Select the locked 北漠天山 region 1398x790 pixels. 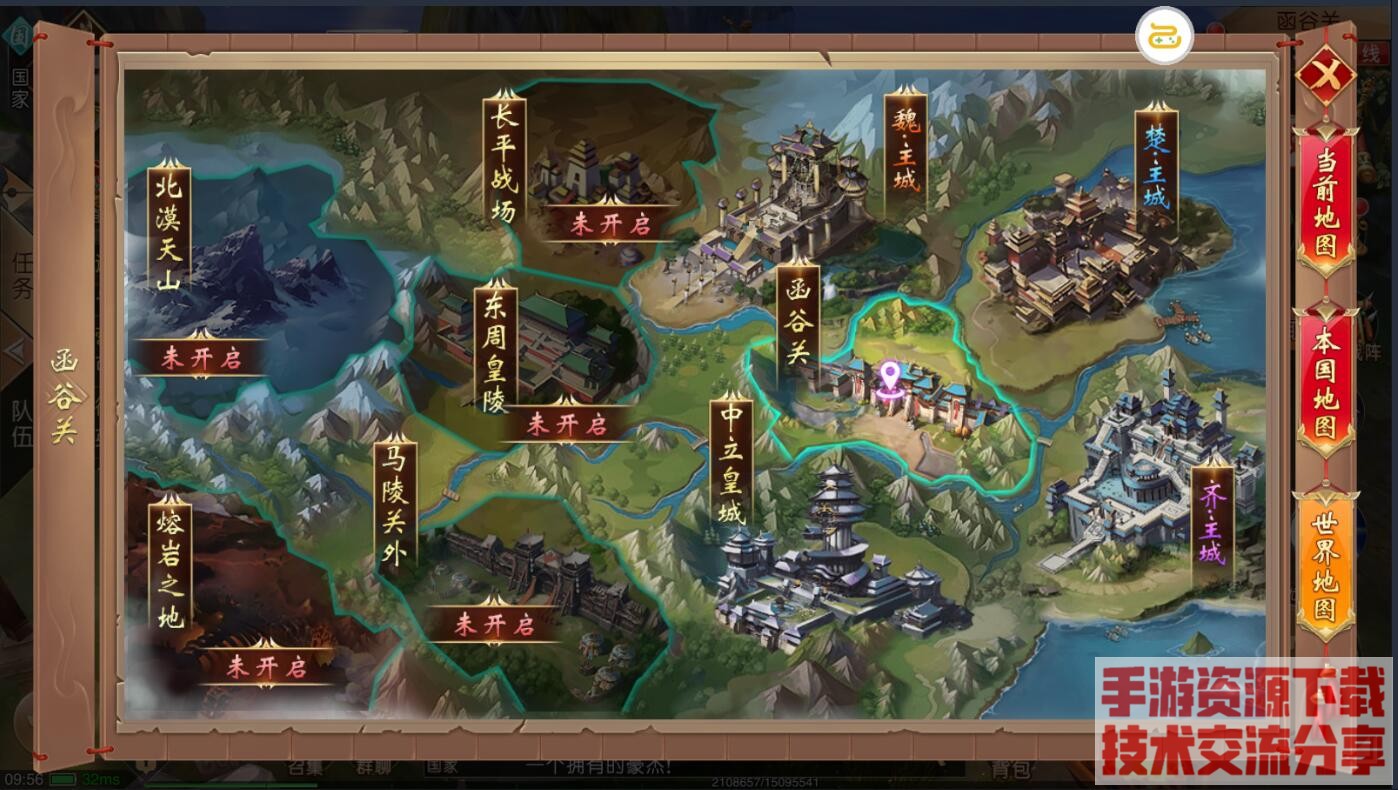(168, 230)
